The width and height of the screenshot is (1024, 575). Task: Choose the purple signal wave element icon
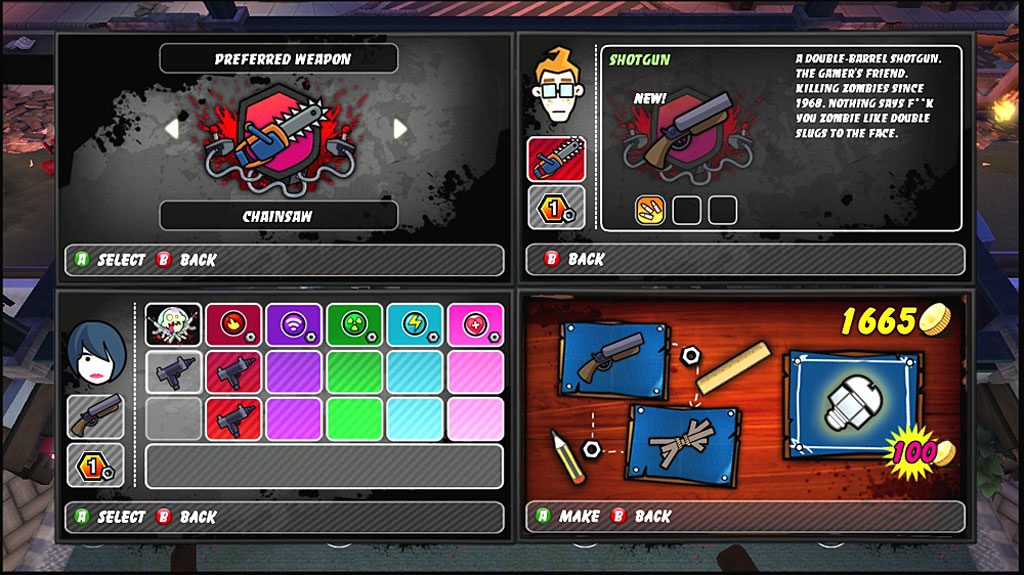pyautogui.click(x=294, y=325)
